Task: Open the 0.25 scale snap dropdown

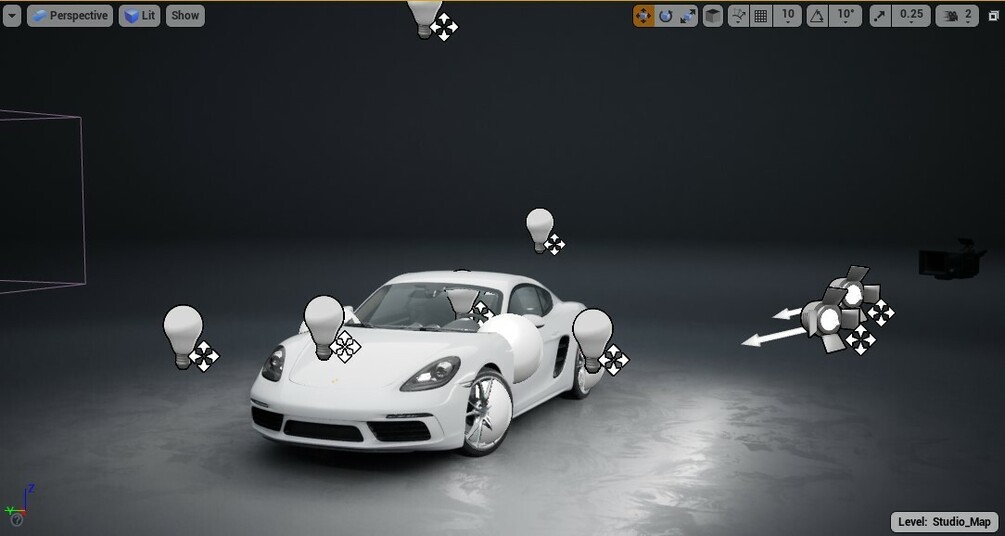Action: [x=911, y=16]
